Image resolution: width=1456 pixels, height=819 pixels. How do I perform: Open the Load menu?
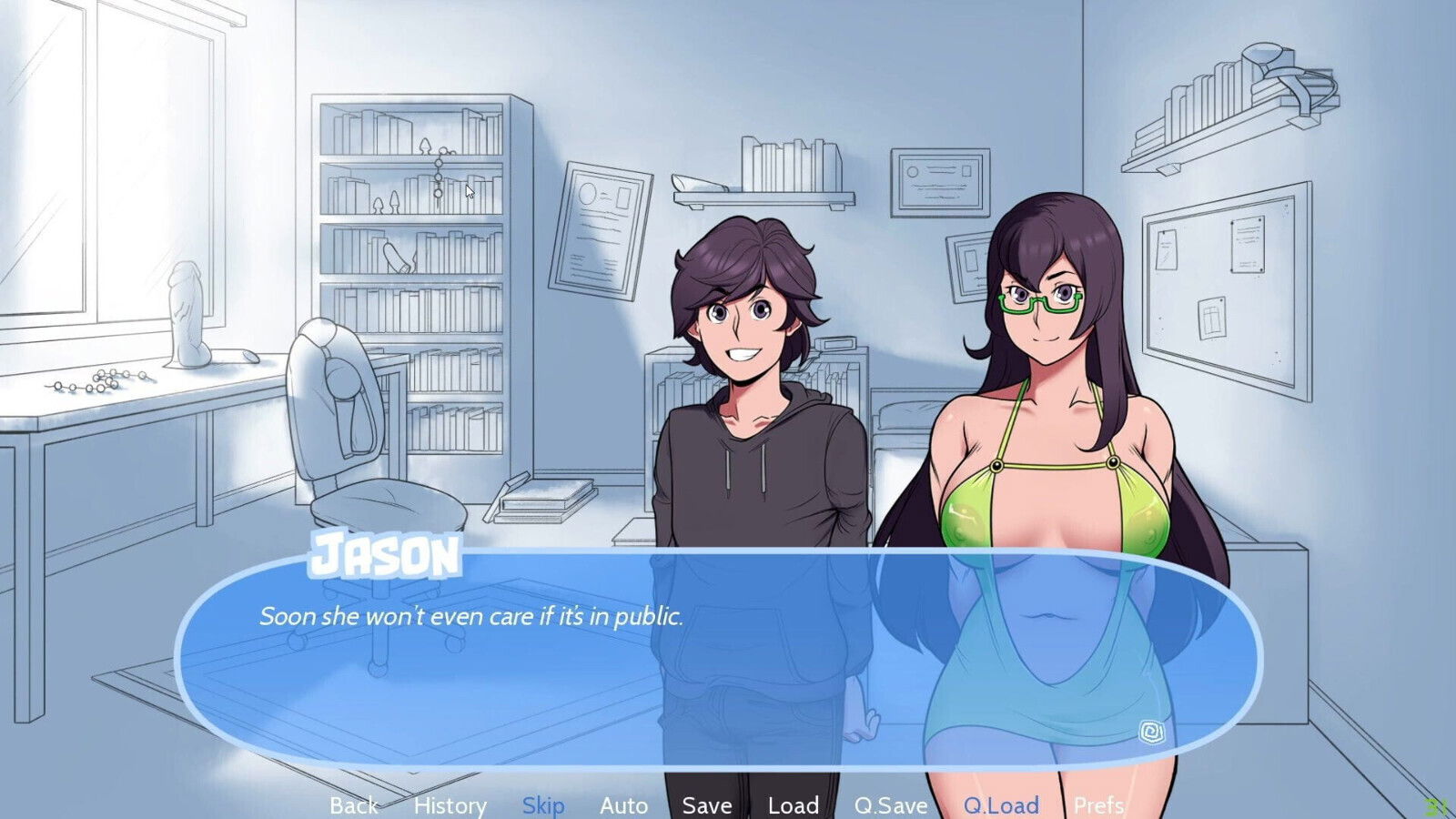[x=794, y=805]
